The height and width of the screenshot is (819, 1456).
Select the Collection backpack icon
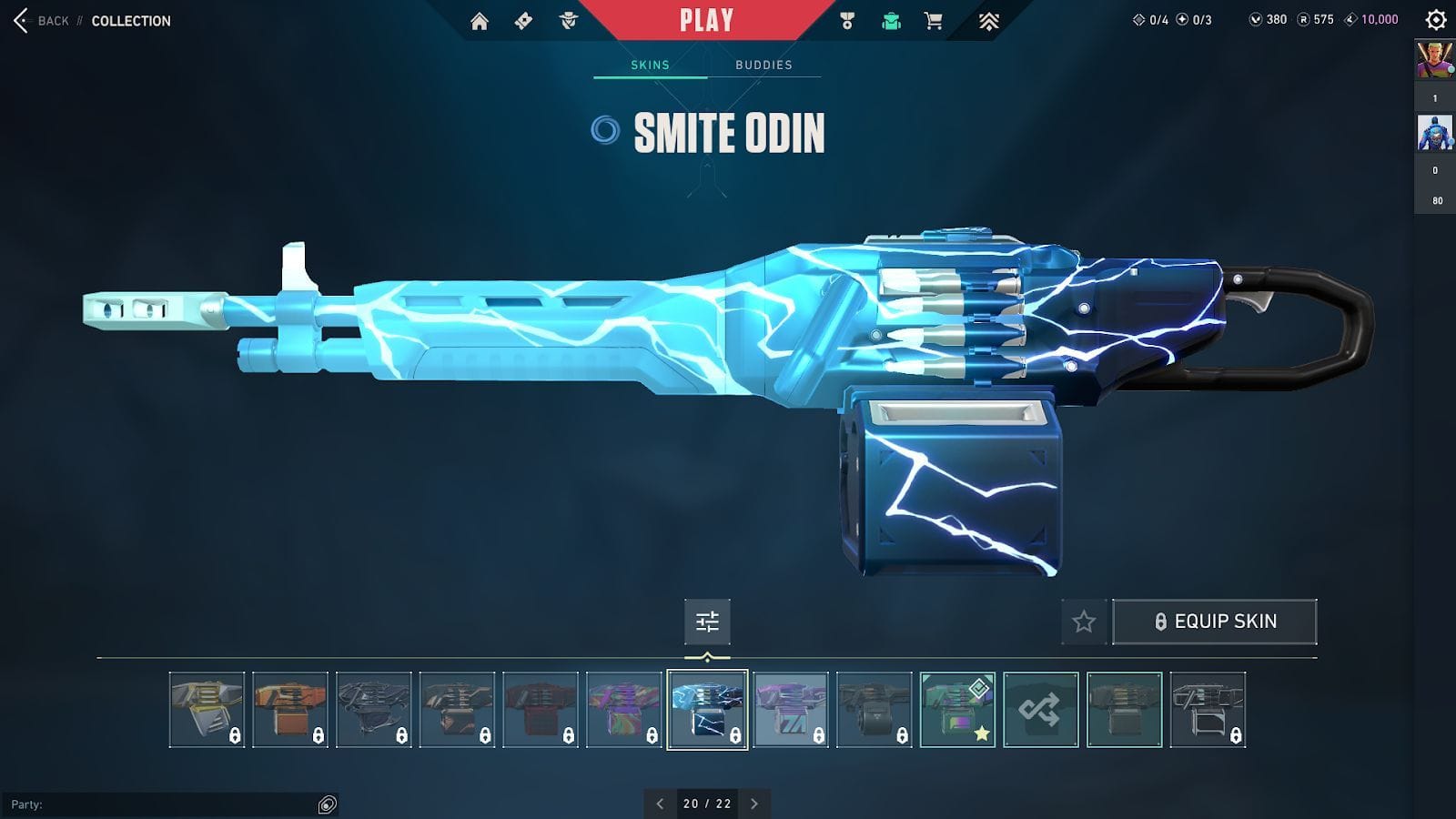click(x=889, y=18)
